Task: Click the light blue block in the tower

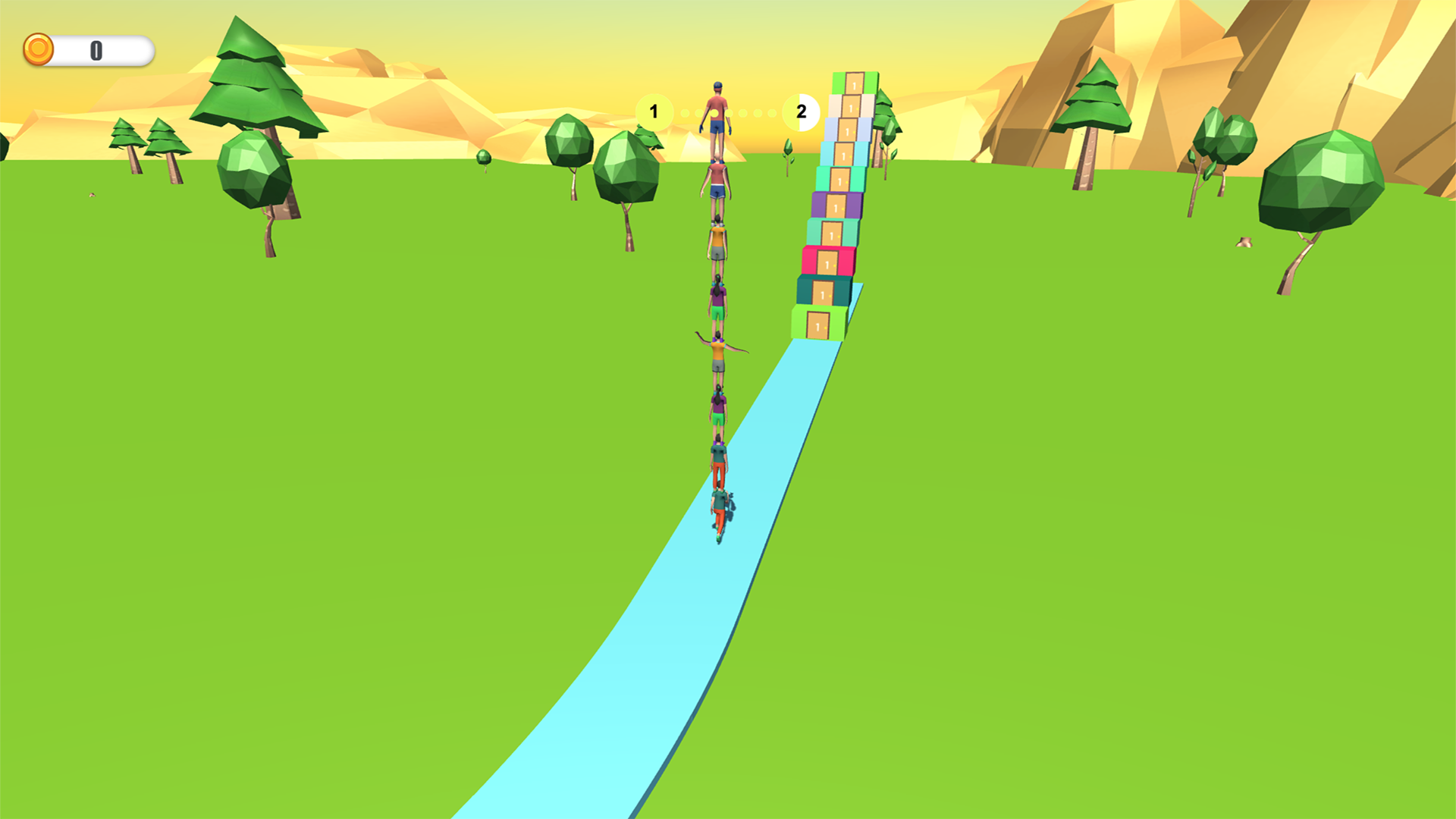Action: [x=847, y=129]
